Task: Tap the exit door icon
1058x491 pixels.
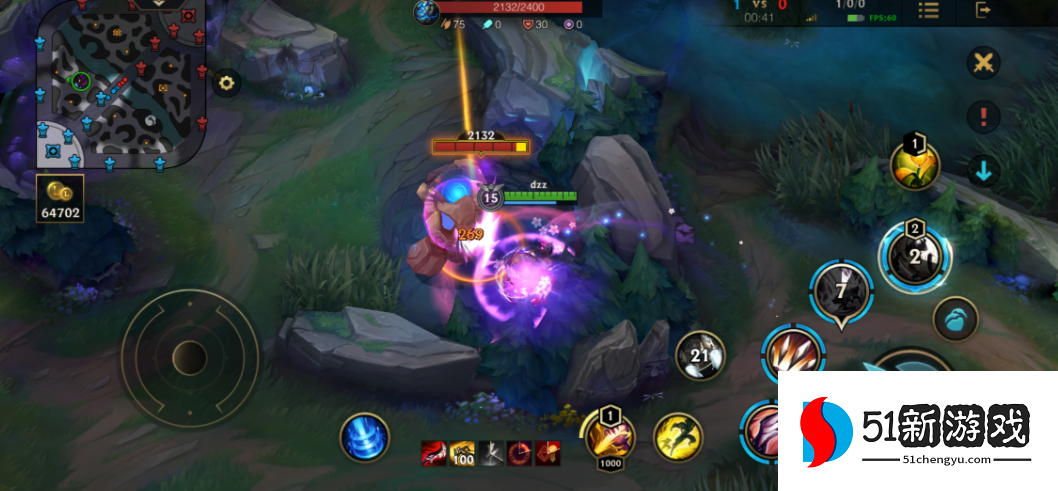Action: 984,11
